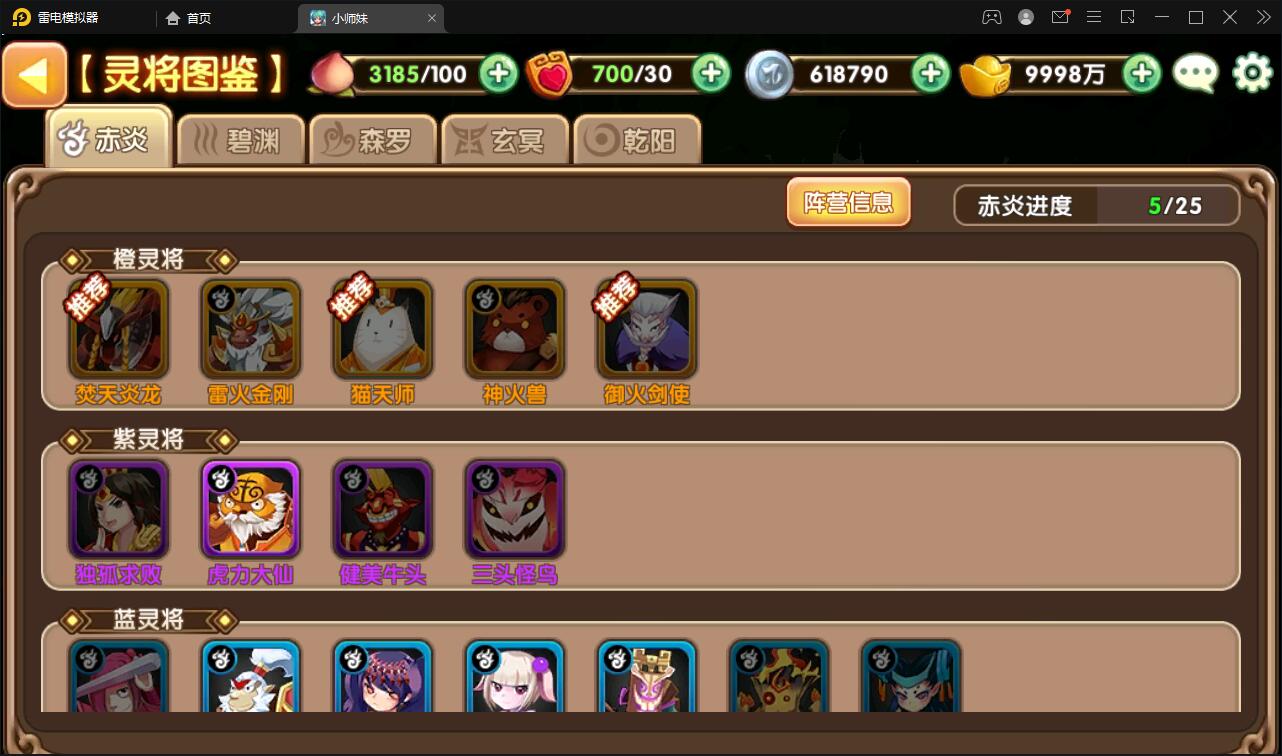The image size is (1282, 756).
Task: Switch to the 碧渊 faction tab
Action: 241,140
